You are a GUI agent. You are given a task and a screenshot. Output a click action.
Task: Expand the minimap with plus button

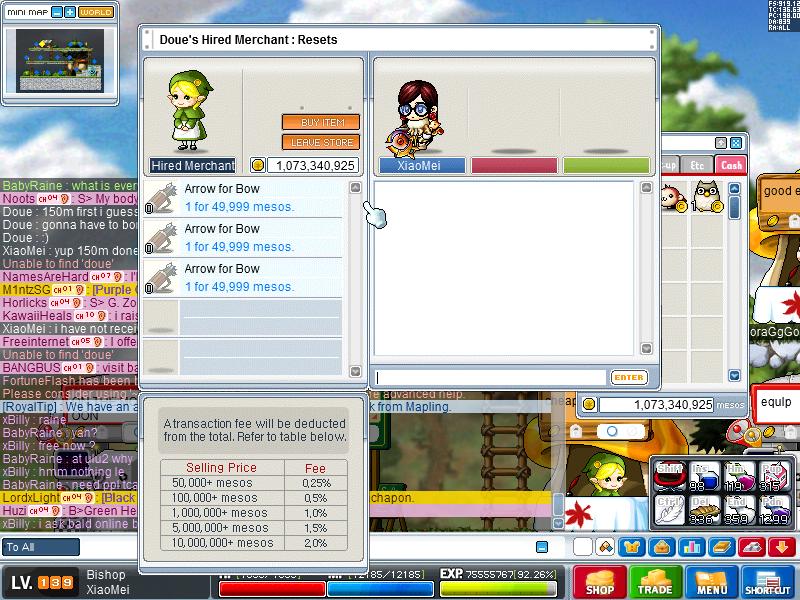point(70,12)
